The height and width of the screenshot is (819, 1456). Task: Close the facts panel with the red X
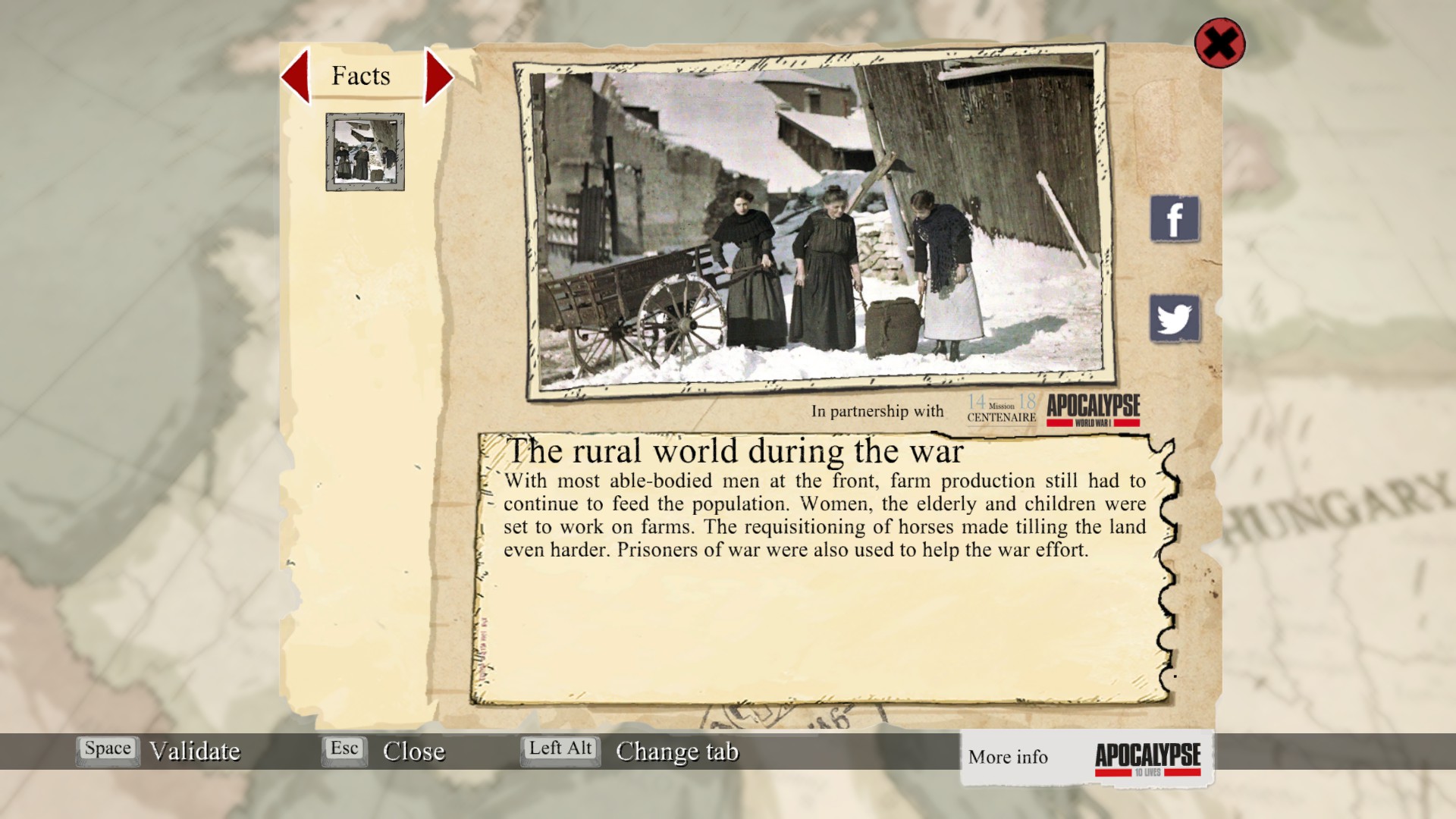[1219, 43]
